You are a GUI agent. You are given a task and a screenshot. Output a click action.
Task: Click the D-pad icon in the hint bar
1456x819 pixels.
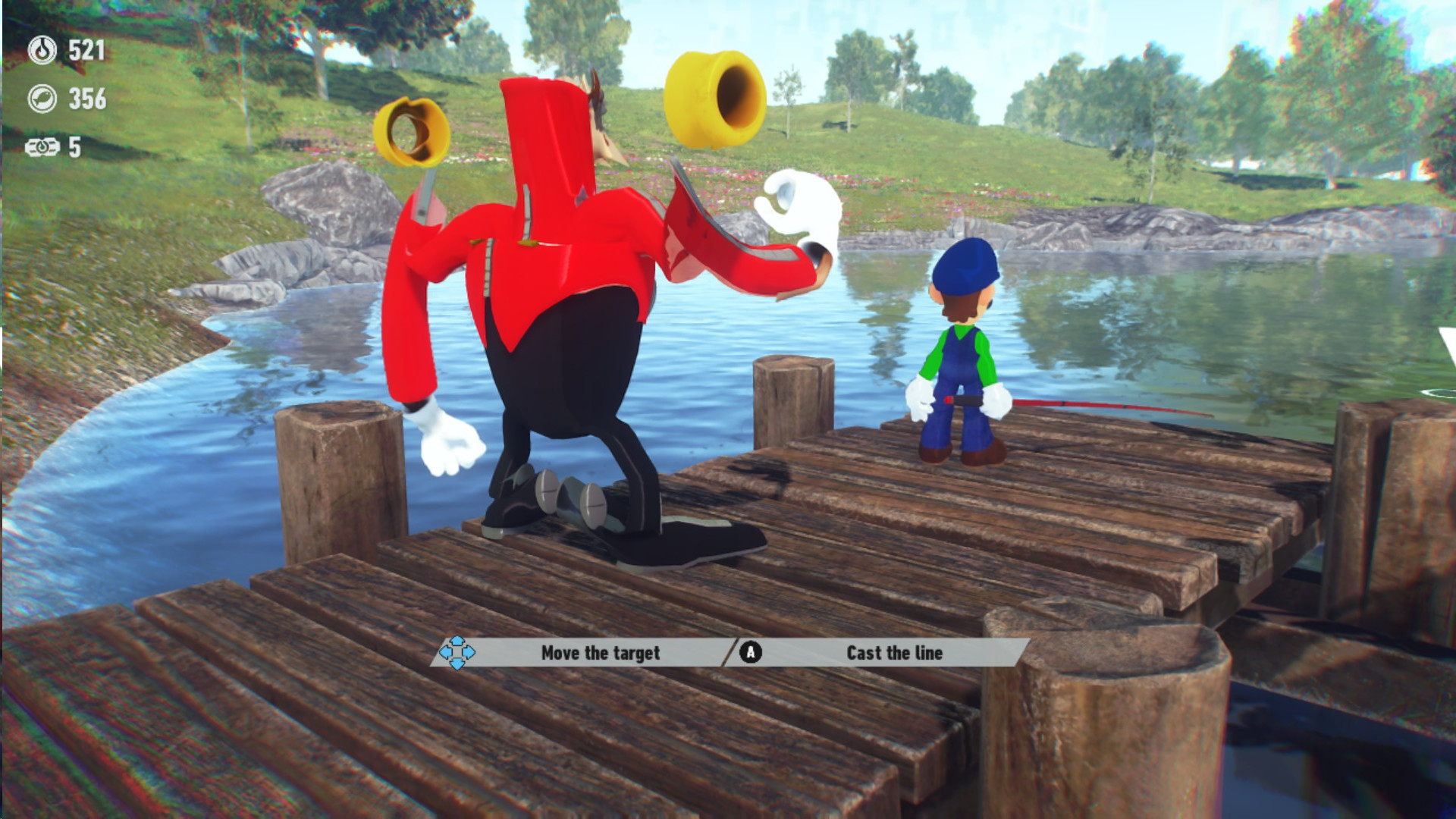point(457,653)
